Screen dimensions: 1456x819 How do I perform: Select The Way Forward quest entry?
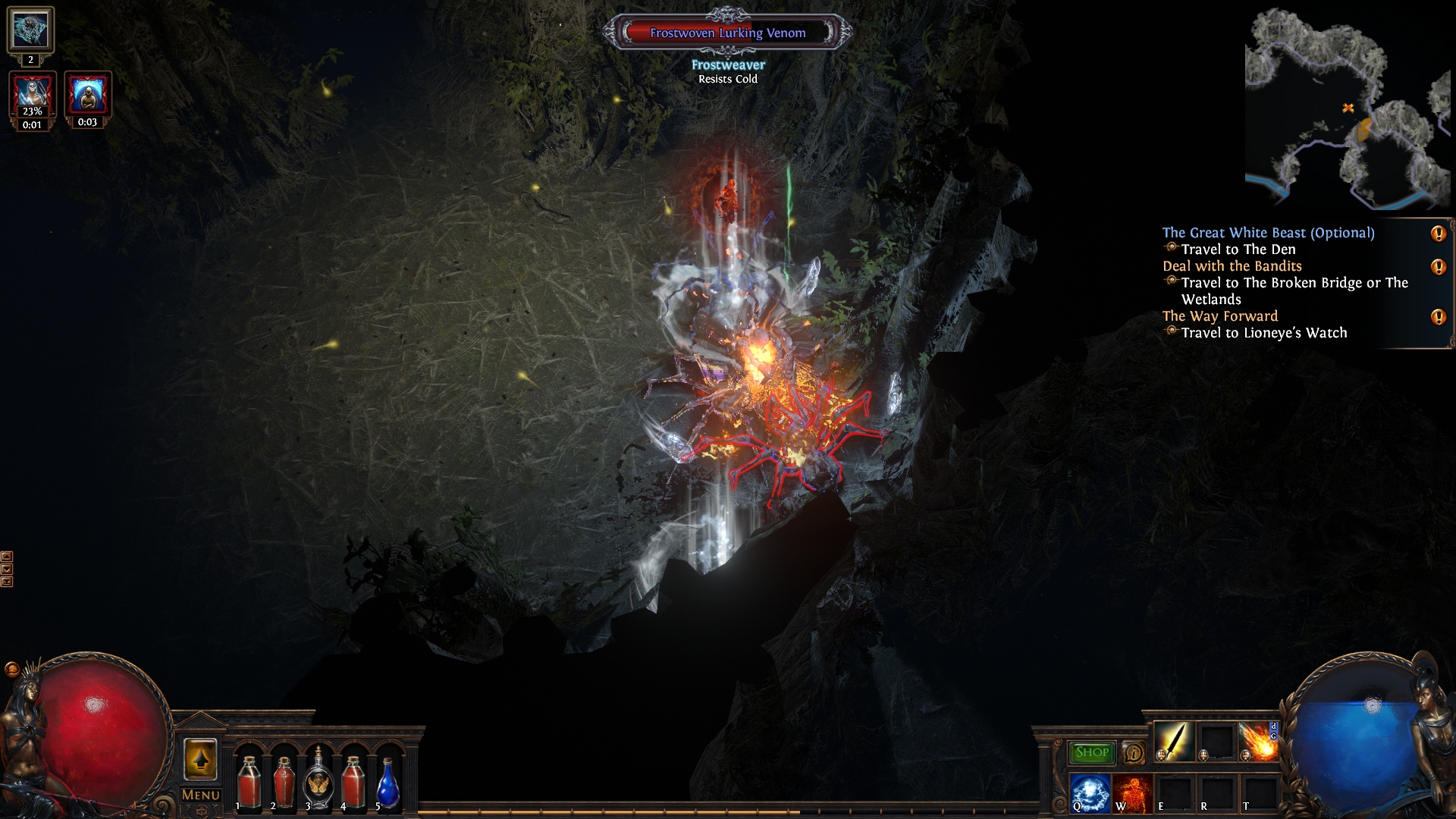coord(1219,316)
